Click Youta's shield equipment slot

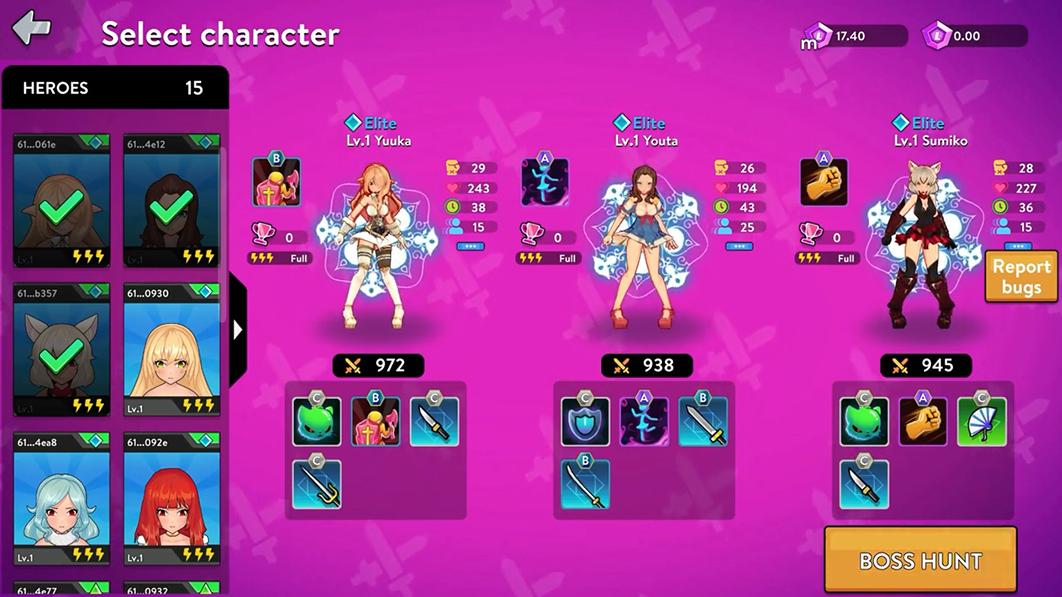click(x=585, y=422)
